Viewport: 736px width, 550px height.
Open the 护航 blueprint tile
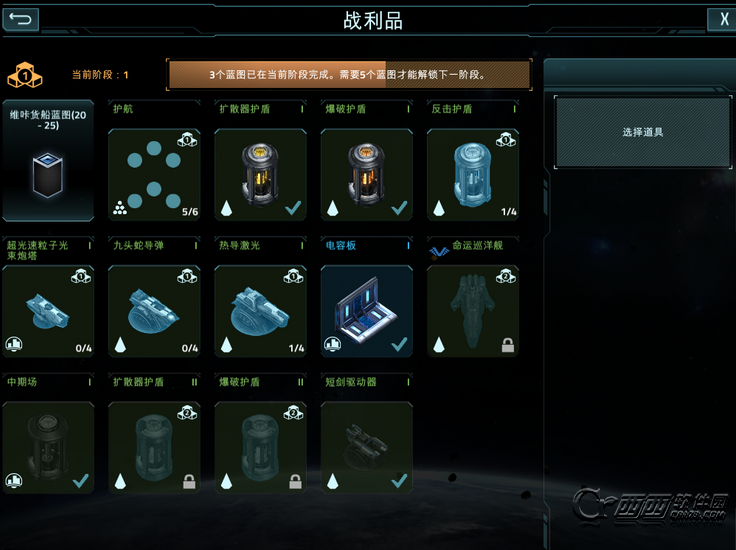pos(153,174)
